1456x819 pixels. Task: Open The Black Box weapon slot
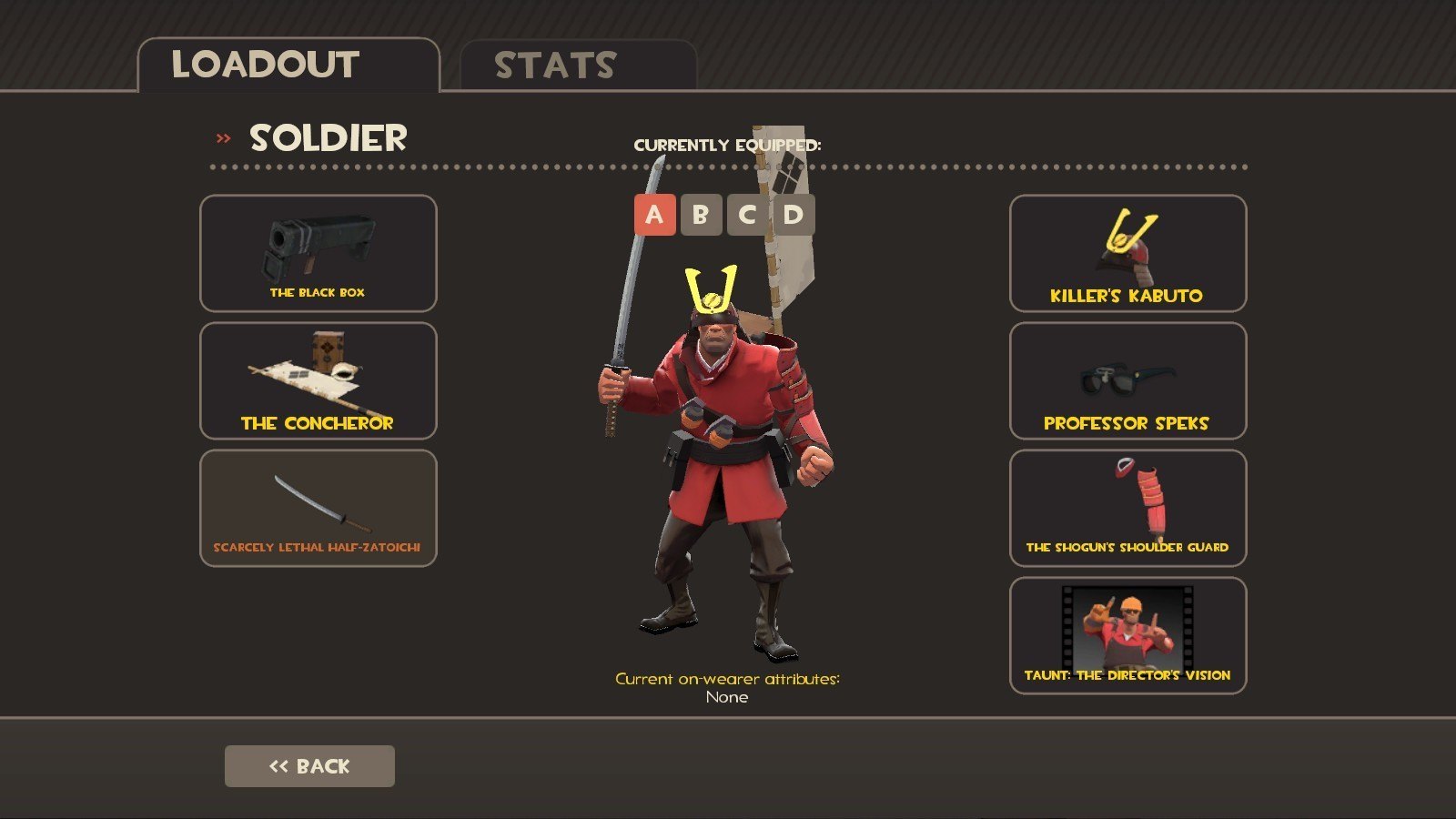point(318,253)
